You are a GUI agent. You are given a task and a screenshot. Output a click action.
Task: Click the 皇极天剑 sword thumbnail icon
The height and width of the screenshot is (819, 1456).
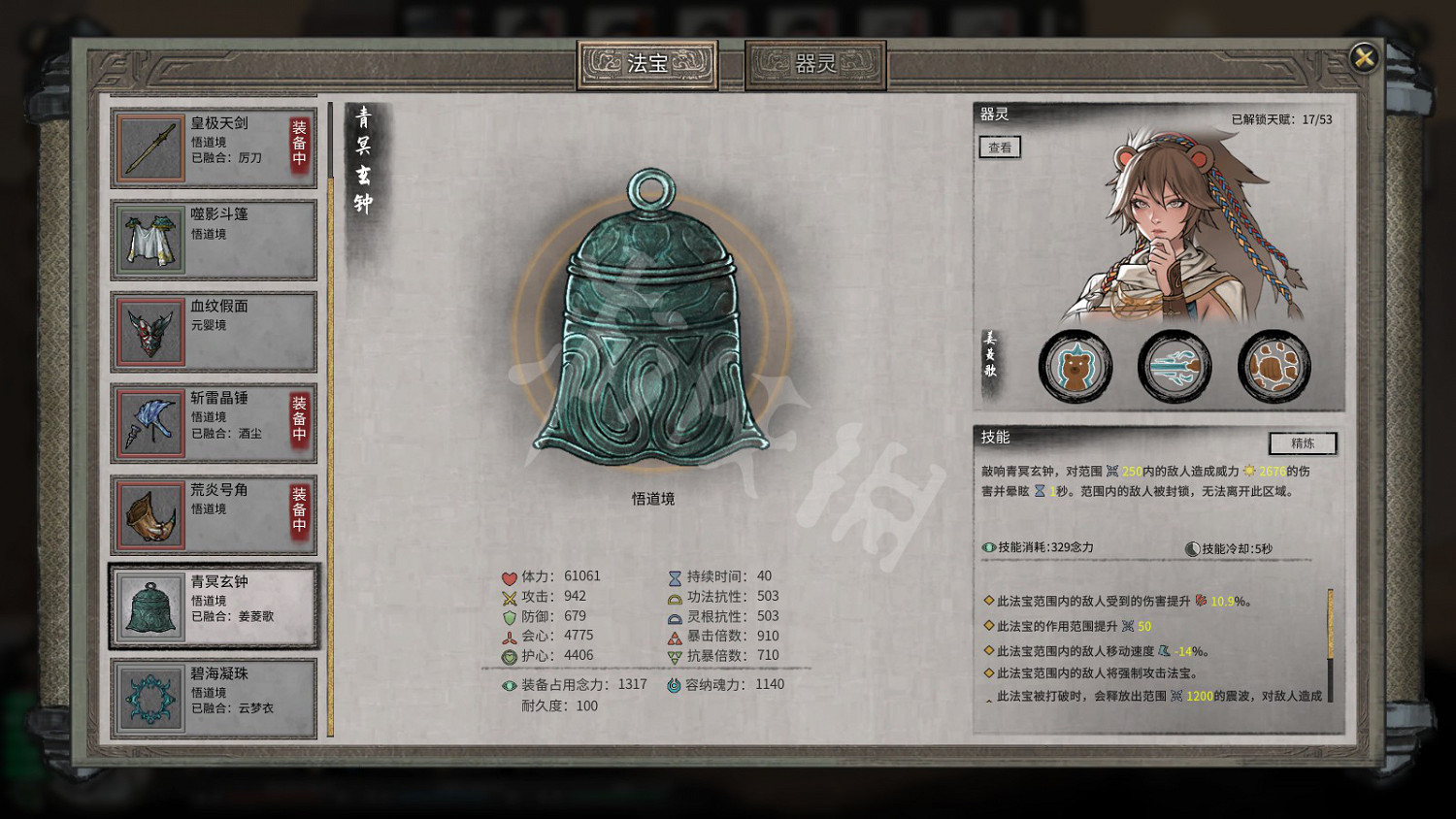click(150, 147)
